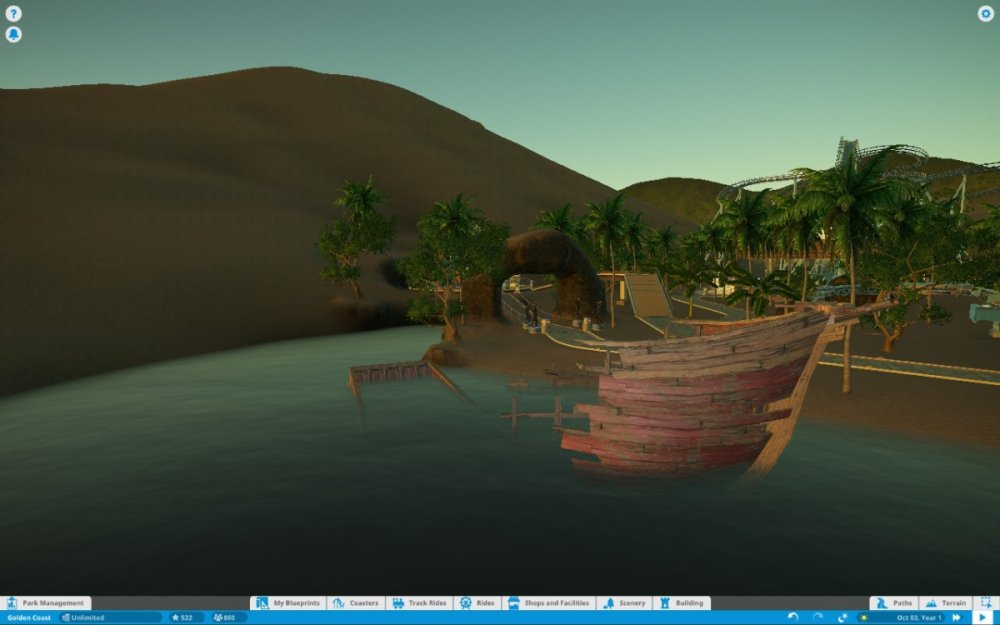
Task: Open the Building tab
Action: click(x=682, y=603)
